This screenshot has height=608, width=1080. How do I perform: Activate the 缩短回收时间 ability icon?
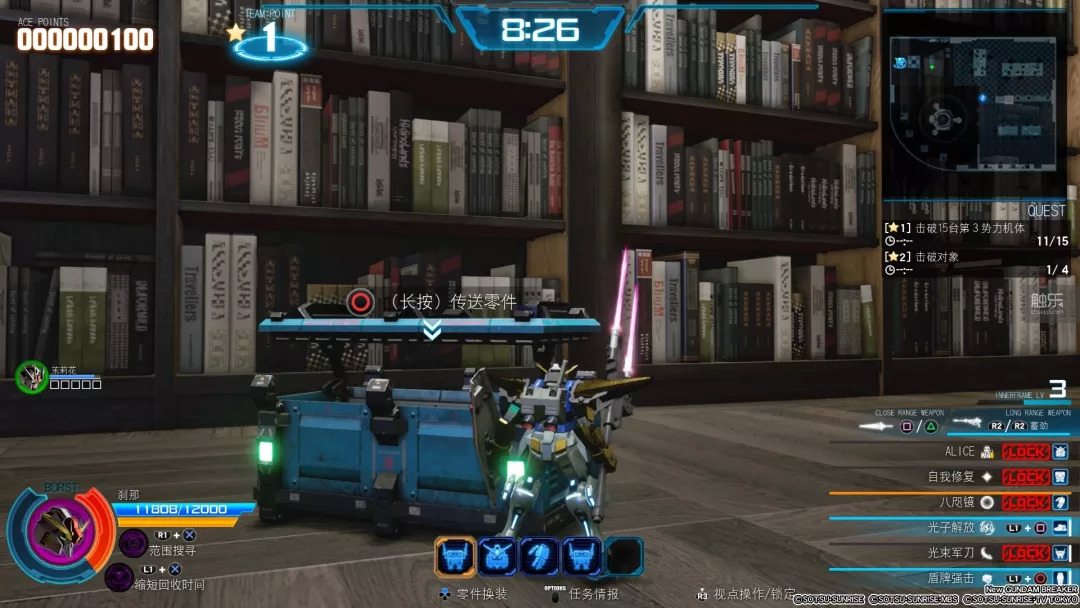(x=119, y=576)
